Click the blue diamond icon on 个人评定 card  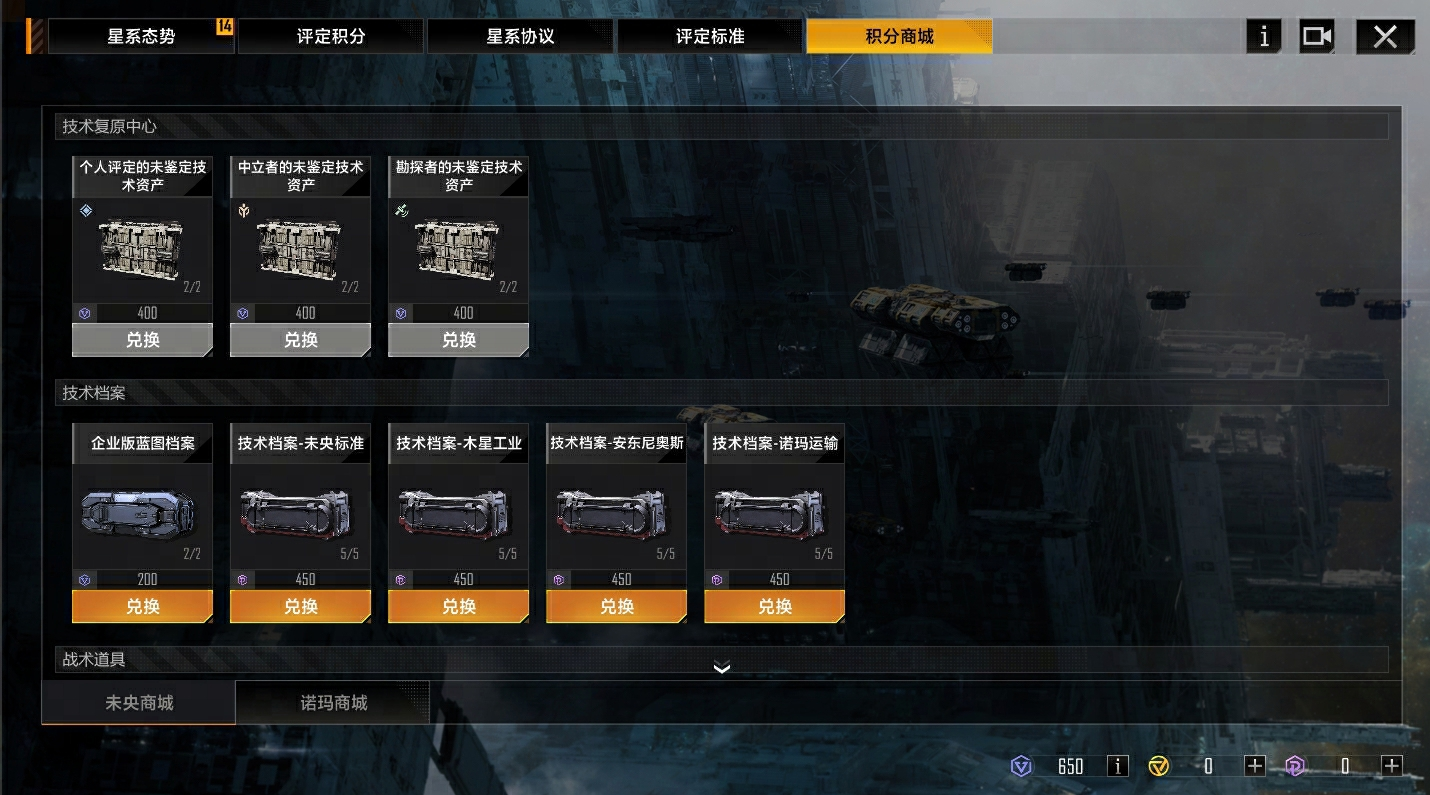coord(86,211)
